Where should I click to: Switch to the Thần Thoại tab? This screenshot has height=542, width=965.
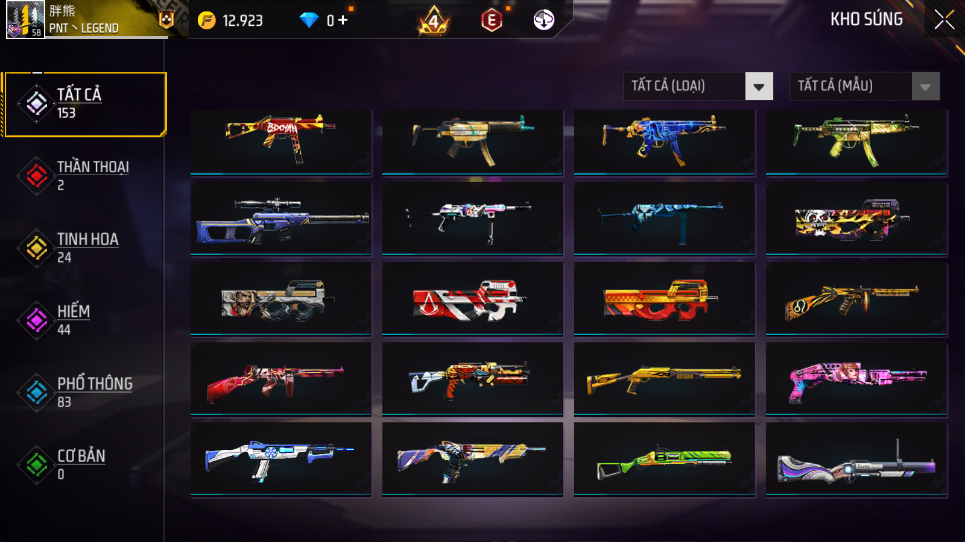click(x=84, y=175)
